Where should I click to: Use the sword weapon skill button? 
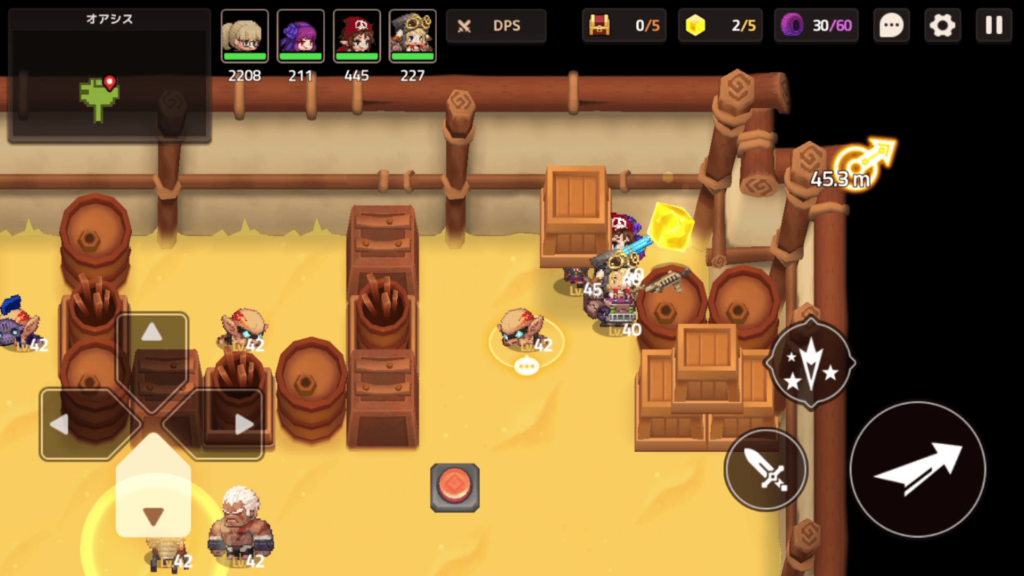pyautogui.click(x=766, y=470)
